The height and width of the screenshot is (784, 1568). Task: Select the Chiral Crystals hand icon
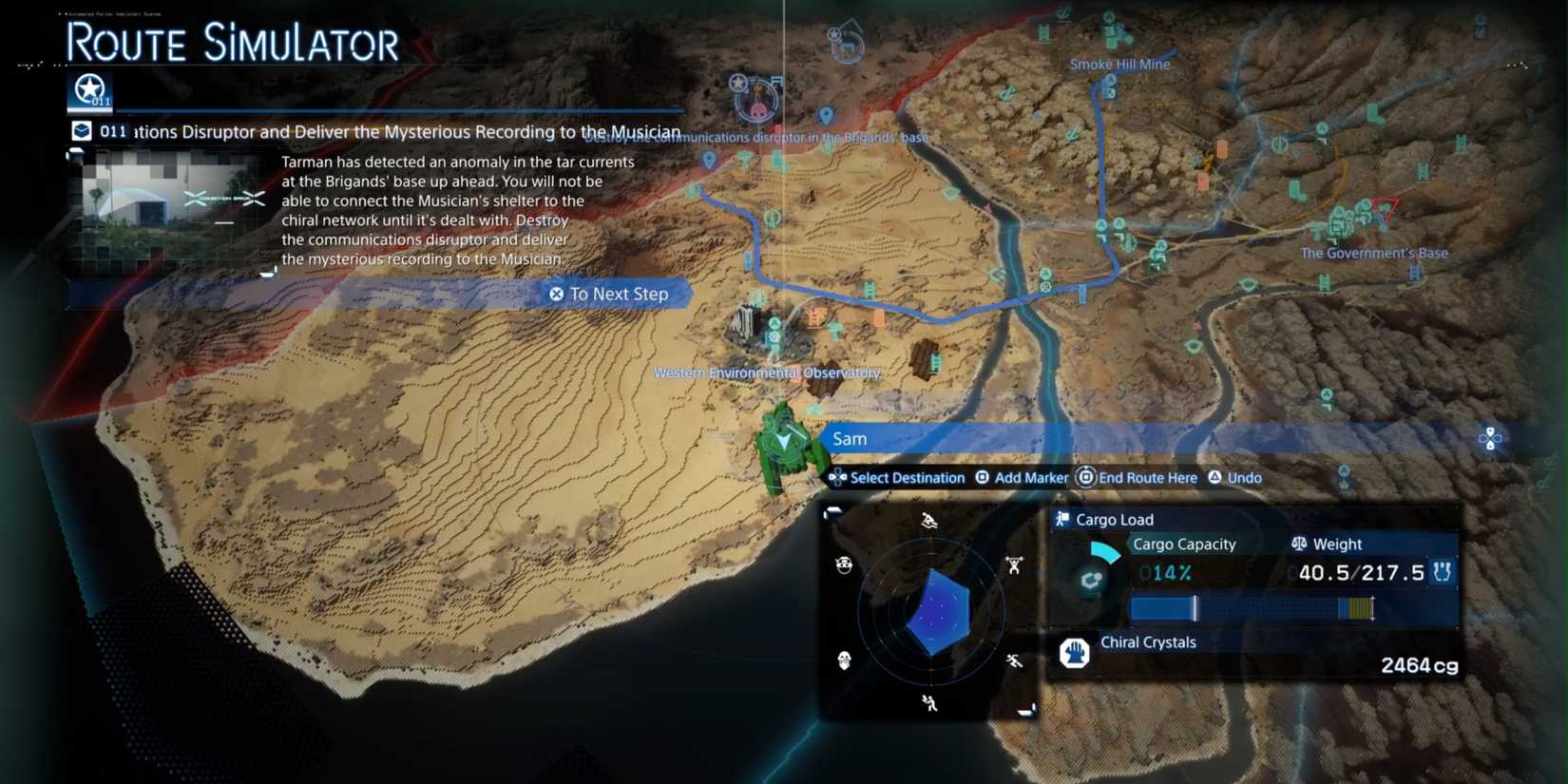[1077, 654]
